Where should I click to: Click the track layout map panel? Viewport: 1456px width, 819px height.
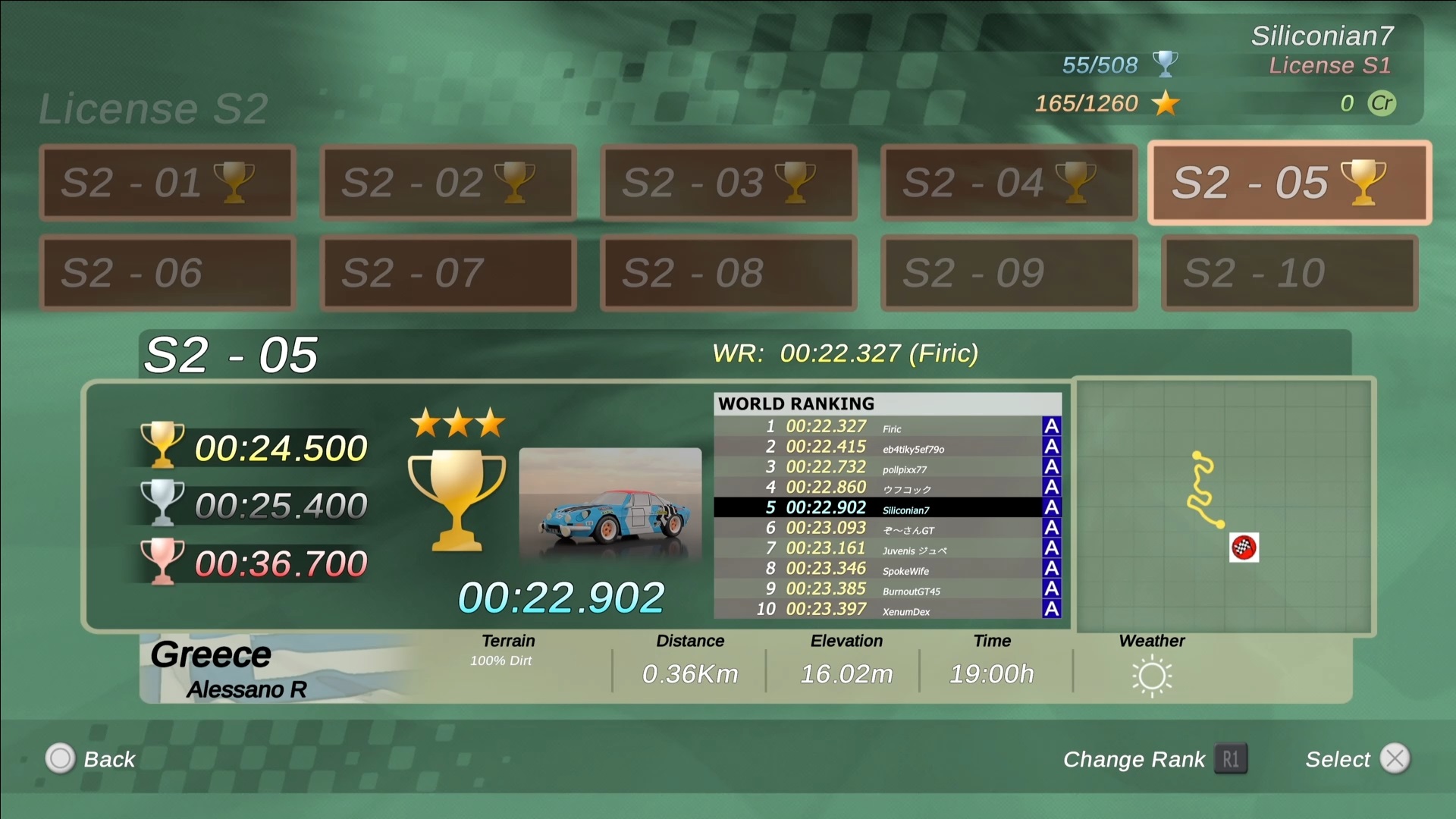point(1225,506)
